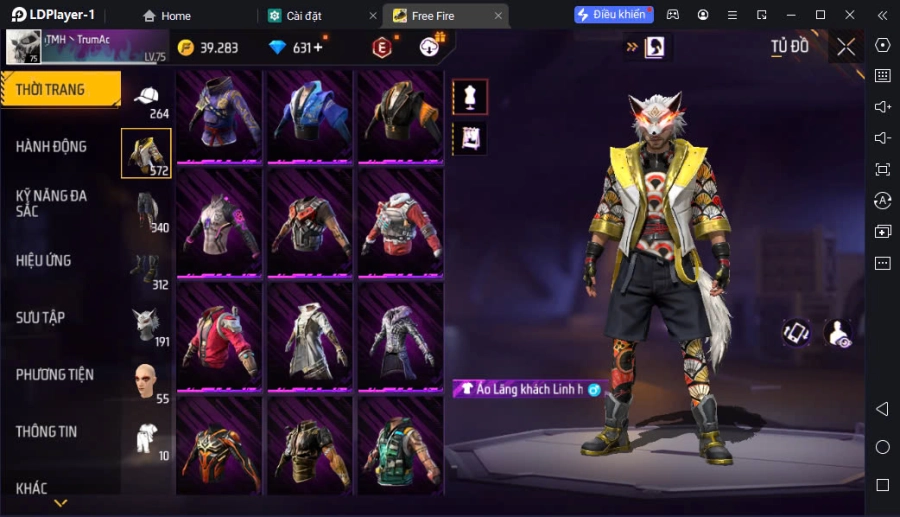Toggle the character visibility eye icon
900x517 pixels.
click(x=838, y=334)
